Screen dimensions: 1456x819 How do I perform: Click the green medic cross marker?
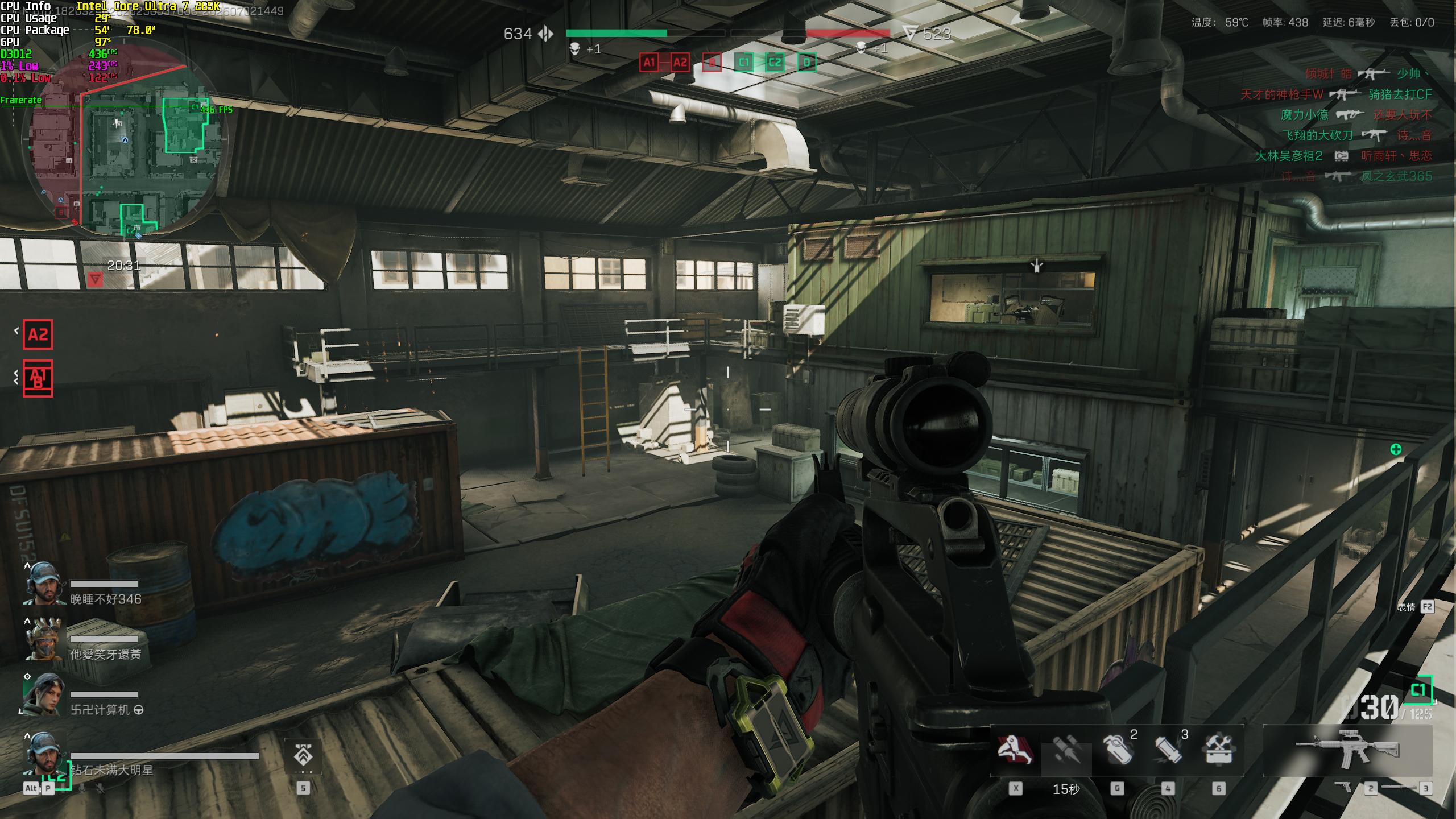(1396, 450)
